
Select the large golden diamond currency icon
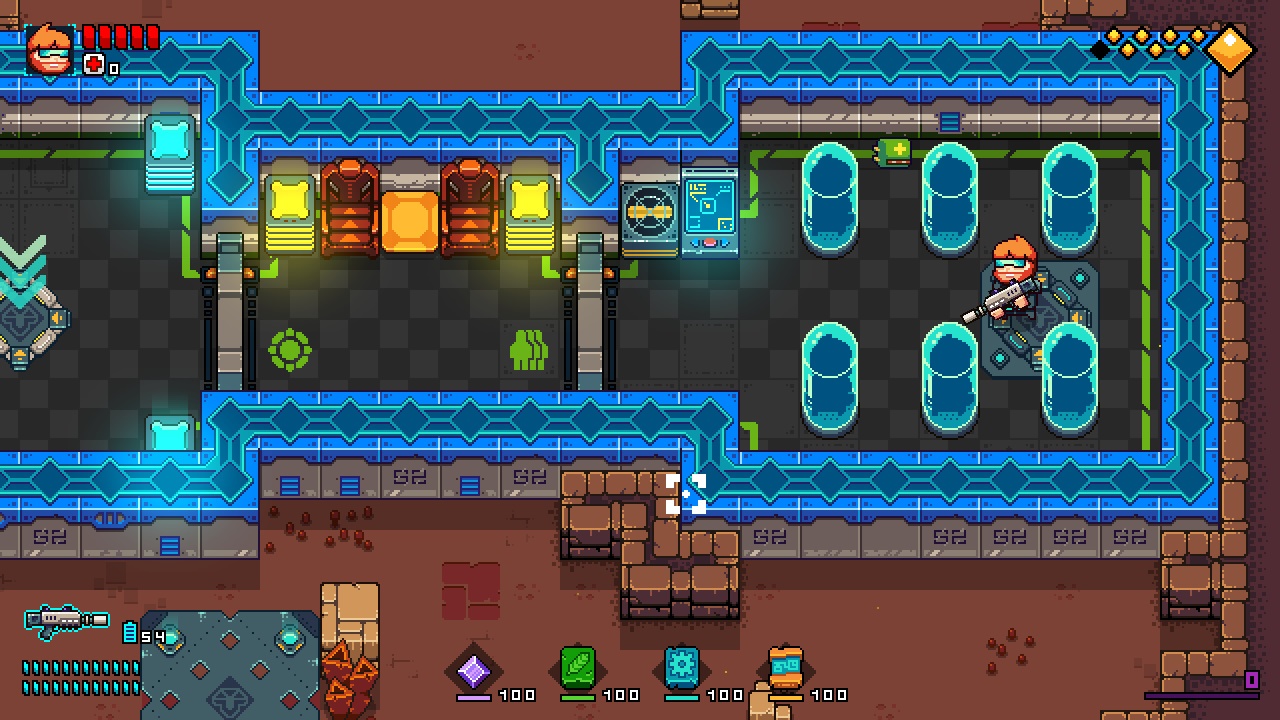pos(1230,48)
